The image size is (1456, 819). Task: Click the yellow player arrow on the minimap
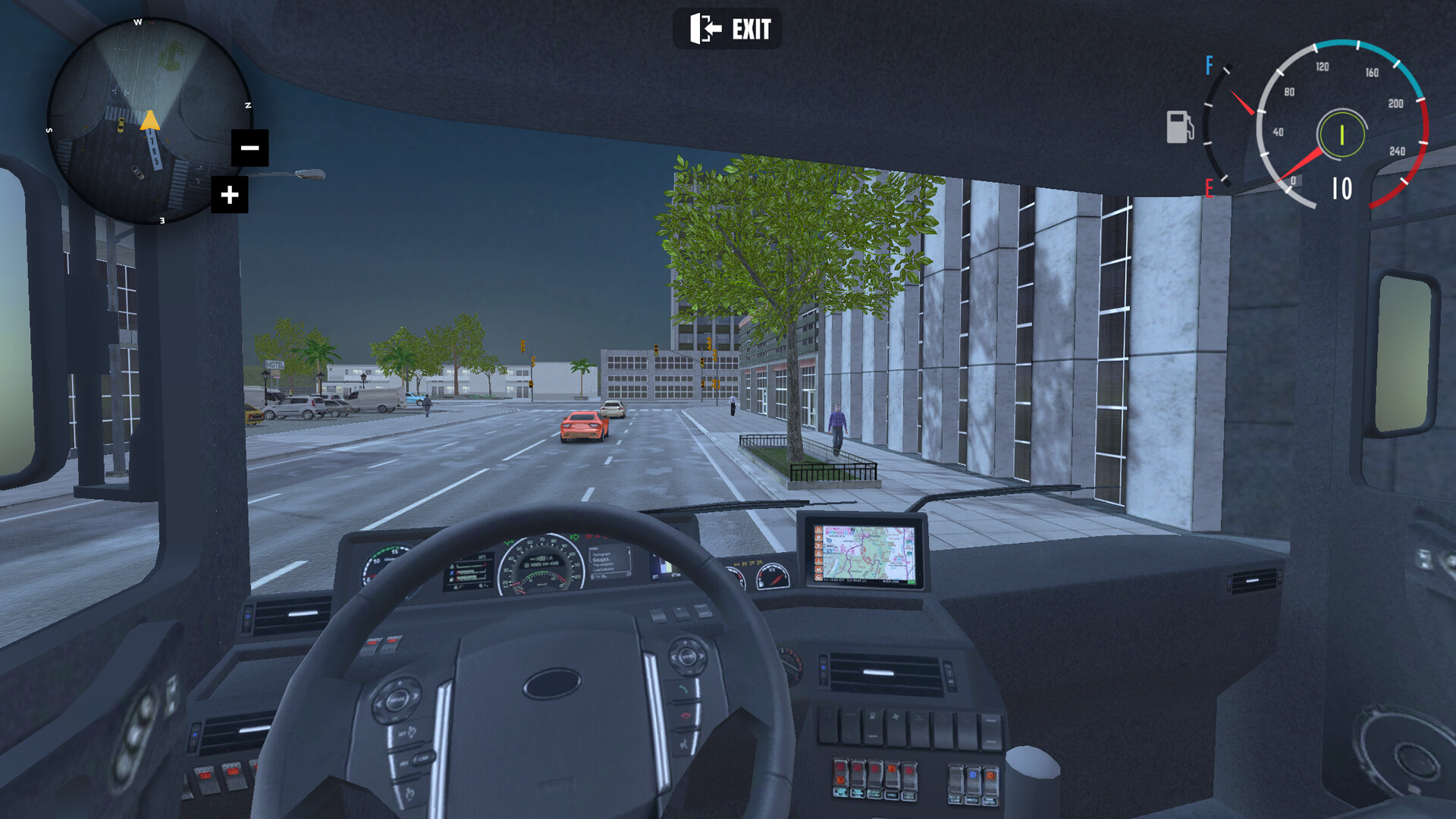click(149, 121)
